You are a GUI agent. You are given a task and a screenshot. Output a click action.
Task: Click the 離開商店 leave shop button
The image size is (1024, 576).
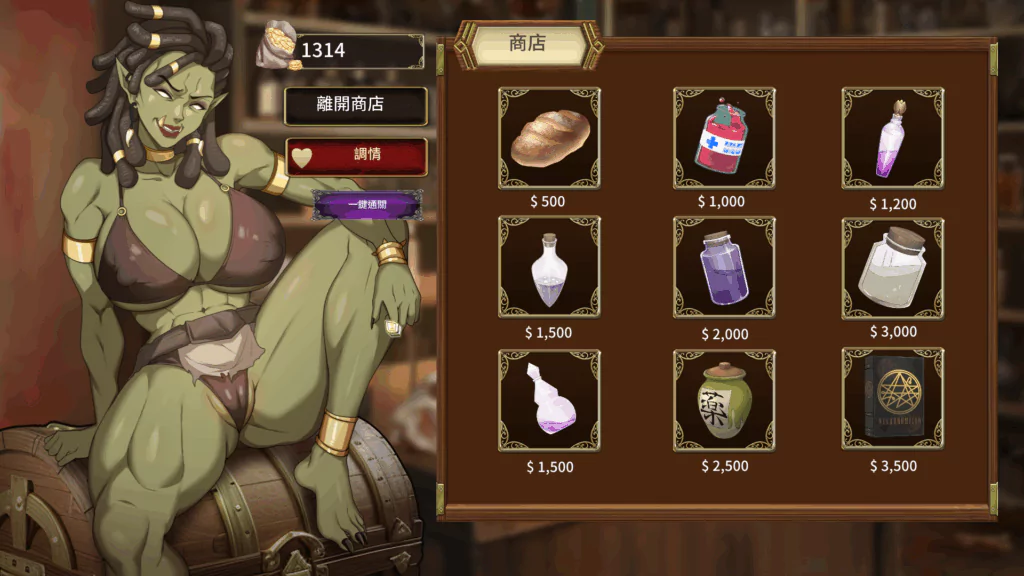[356, 104]
